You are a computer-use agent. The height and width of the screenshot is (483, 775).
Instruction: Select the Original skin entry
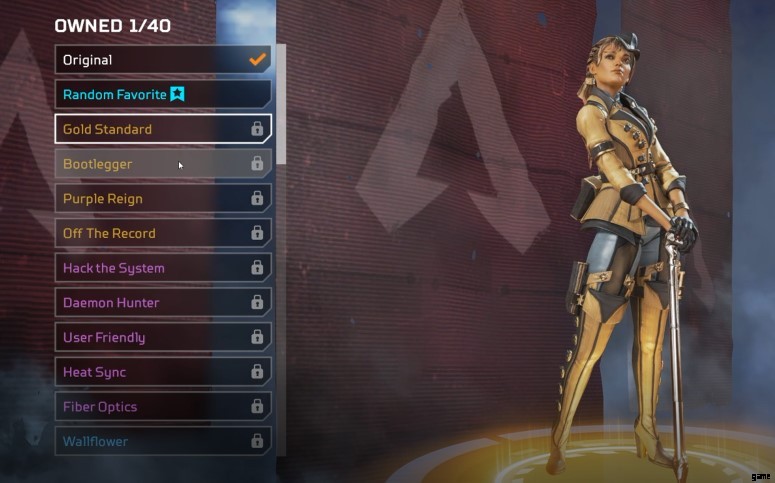162,59
